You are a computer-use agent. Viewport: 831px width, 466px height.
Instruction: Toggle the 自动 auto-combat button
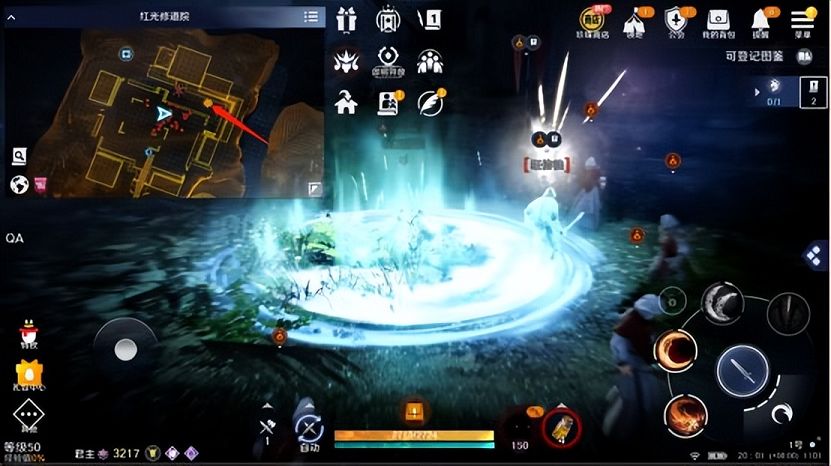[309, 430]
